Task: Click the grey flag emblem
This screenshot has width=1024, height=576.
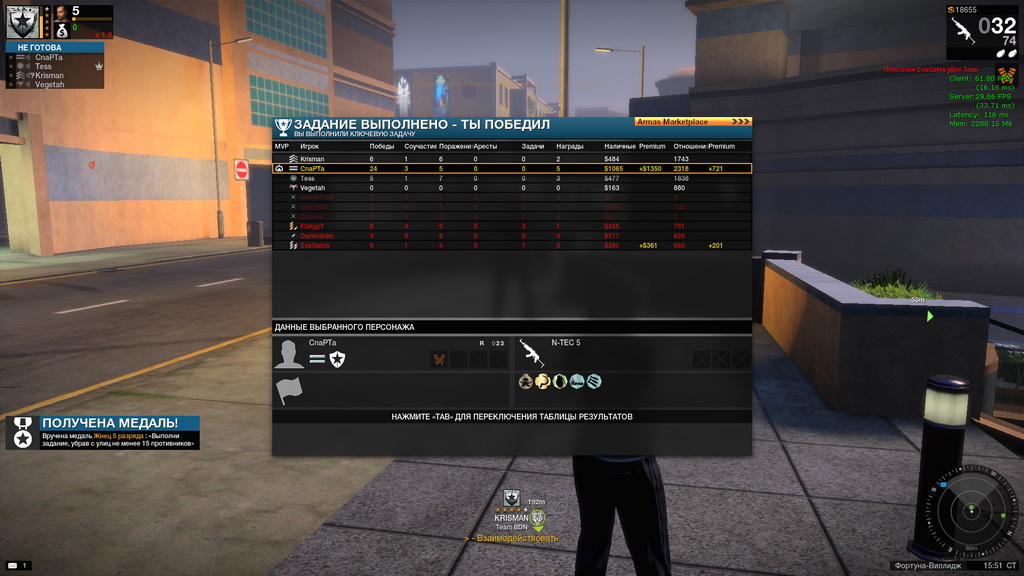Action: pyautogui.click(x=290, y=391)
